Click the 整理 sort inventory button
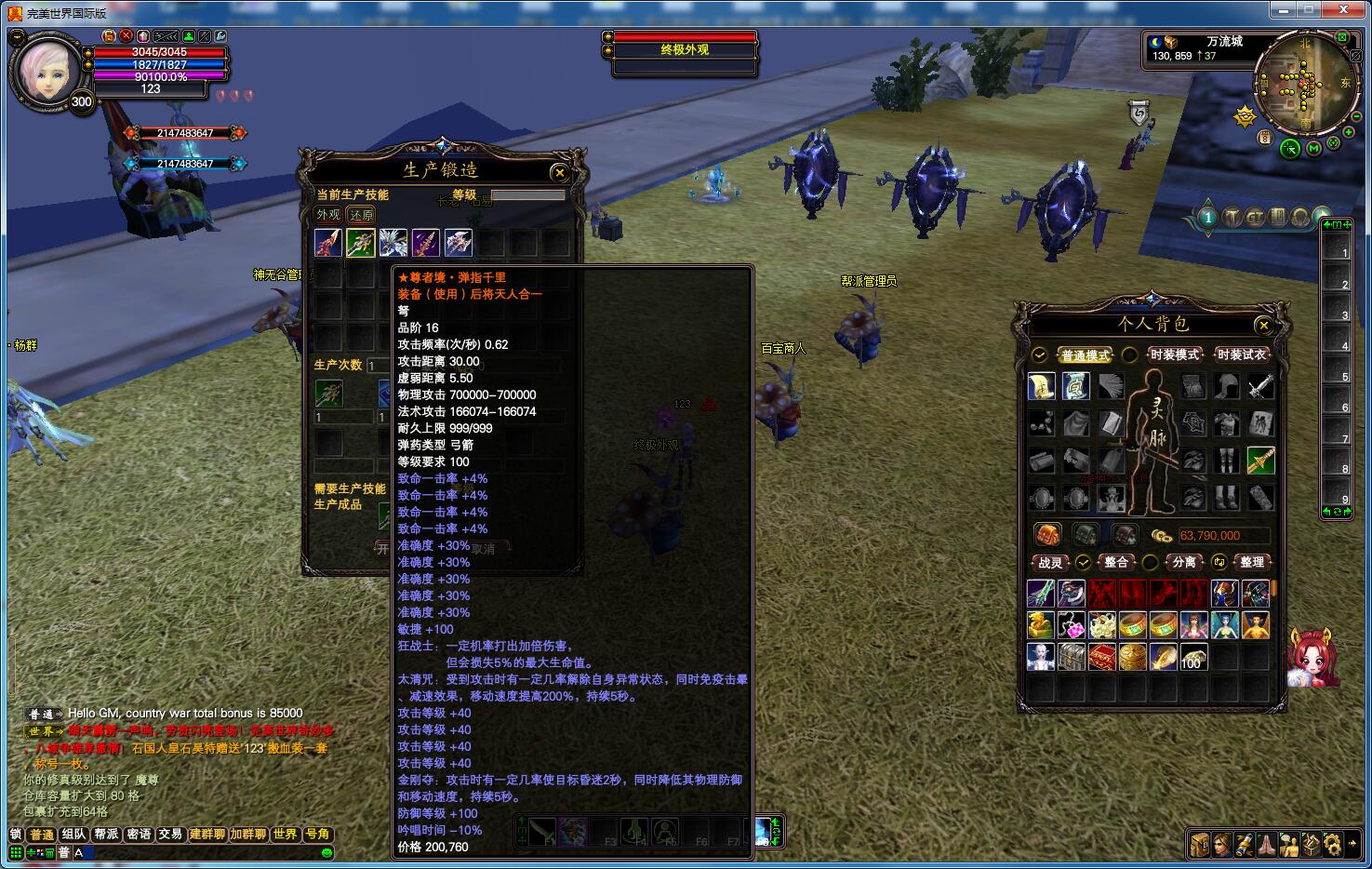 click(1251, 562)
